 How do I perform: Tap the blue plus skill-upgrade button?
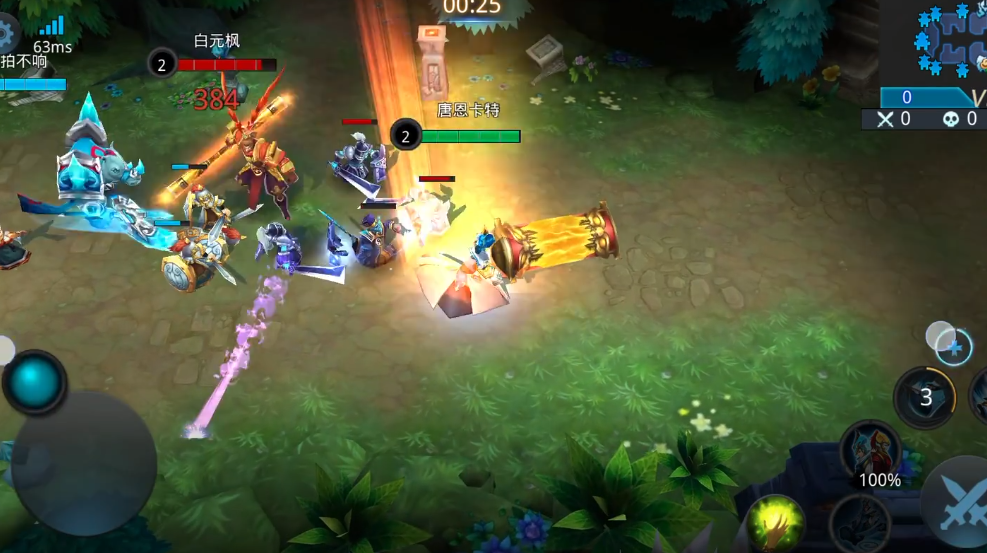tap(955, 346)
